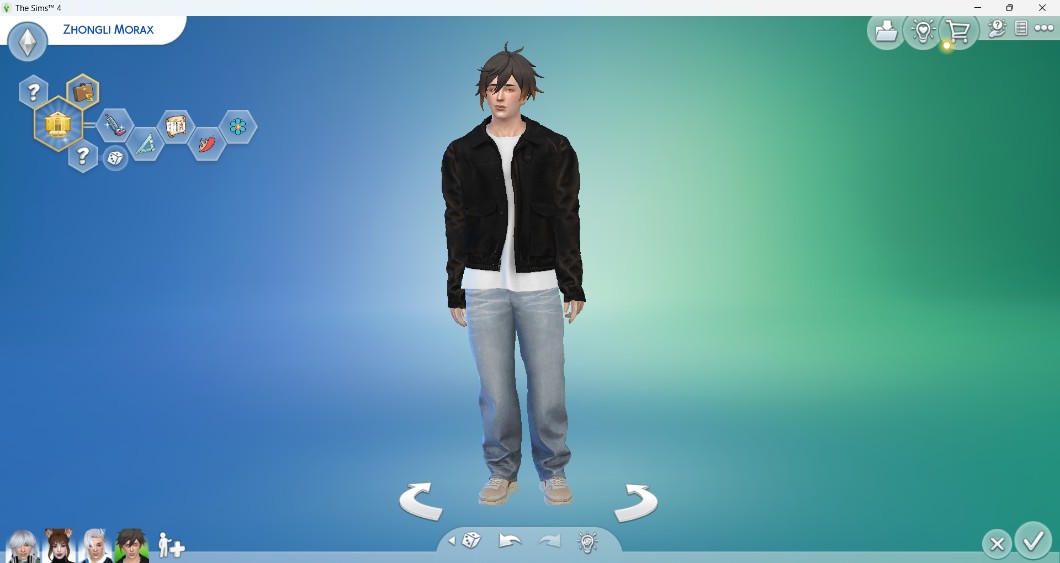Screen dimensions: 1060x563
Task: Open the shopping cart store
Action: pos(958,32)
